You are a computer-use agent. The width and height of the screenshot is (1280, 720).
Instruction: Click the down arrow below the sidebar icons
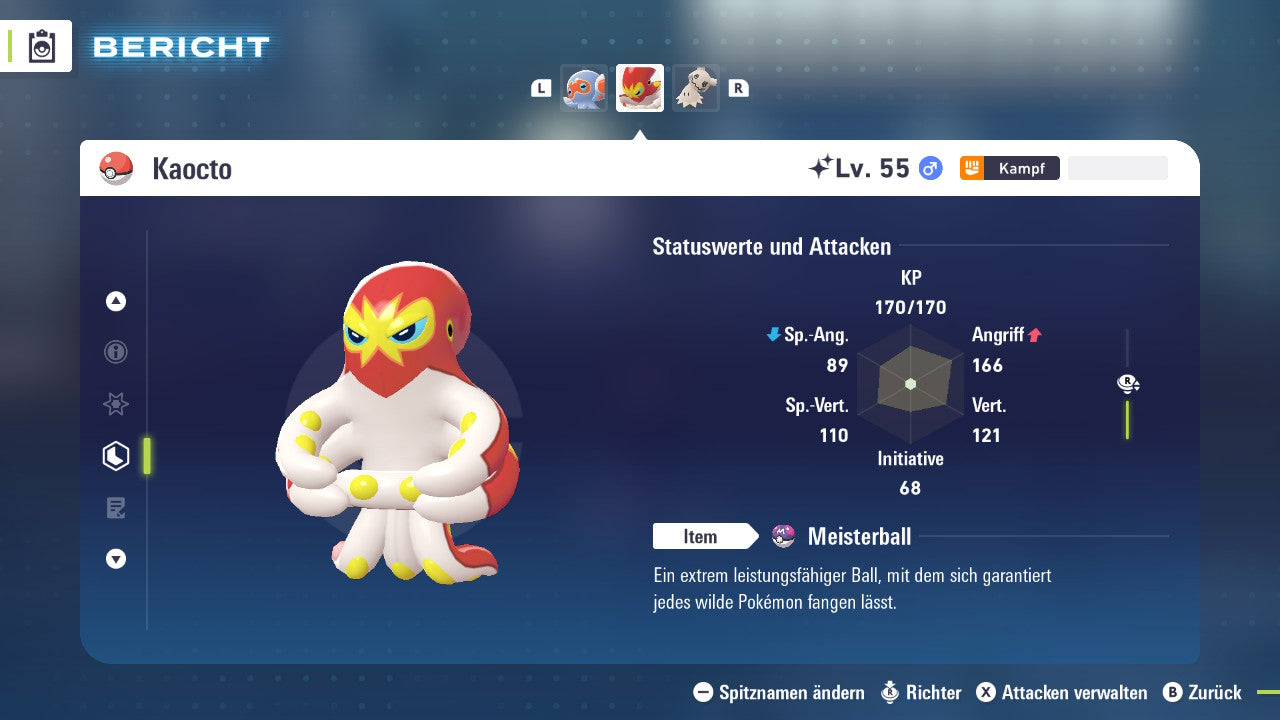115,559
